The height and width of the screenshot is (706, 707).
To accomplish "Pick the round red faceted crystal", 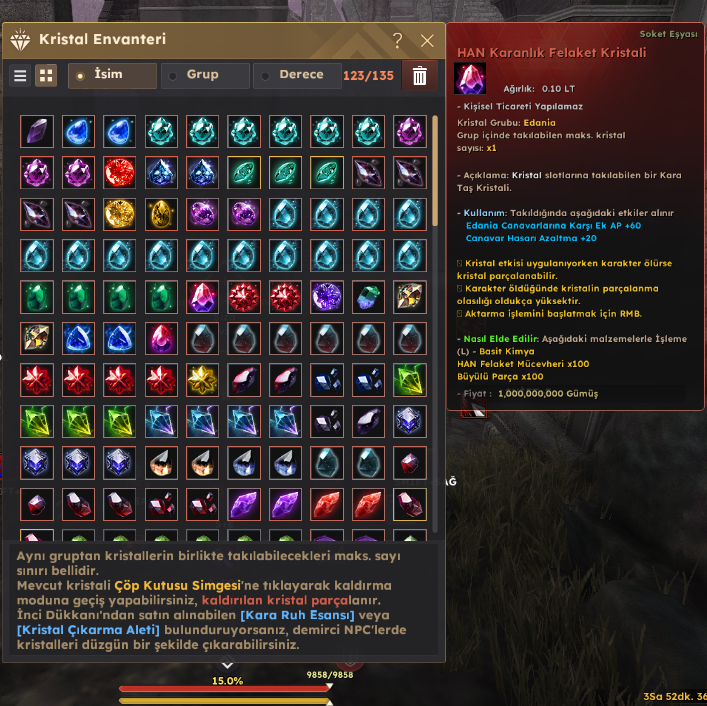I will tap(119, 172).
